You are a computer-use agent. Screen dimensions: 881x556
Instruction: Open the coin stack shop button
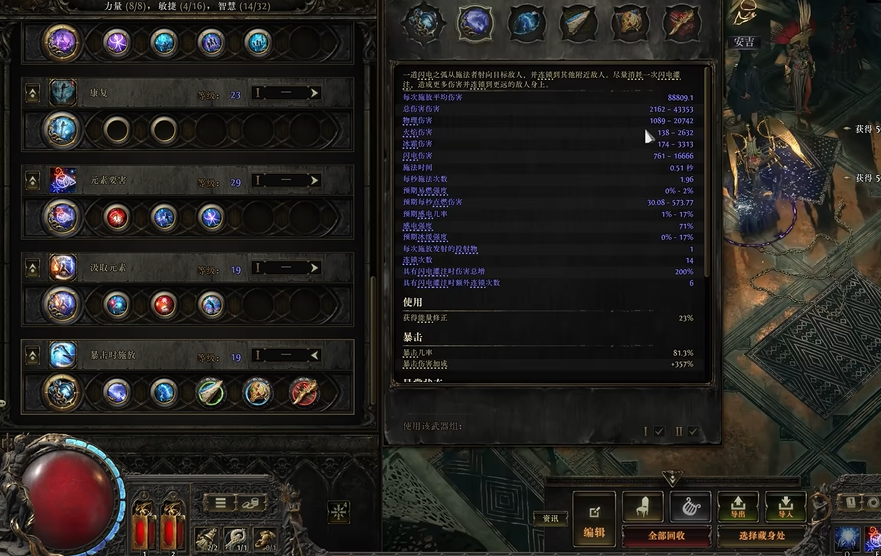[x=251, y=502]
